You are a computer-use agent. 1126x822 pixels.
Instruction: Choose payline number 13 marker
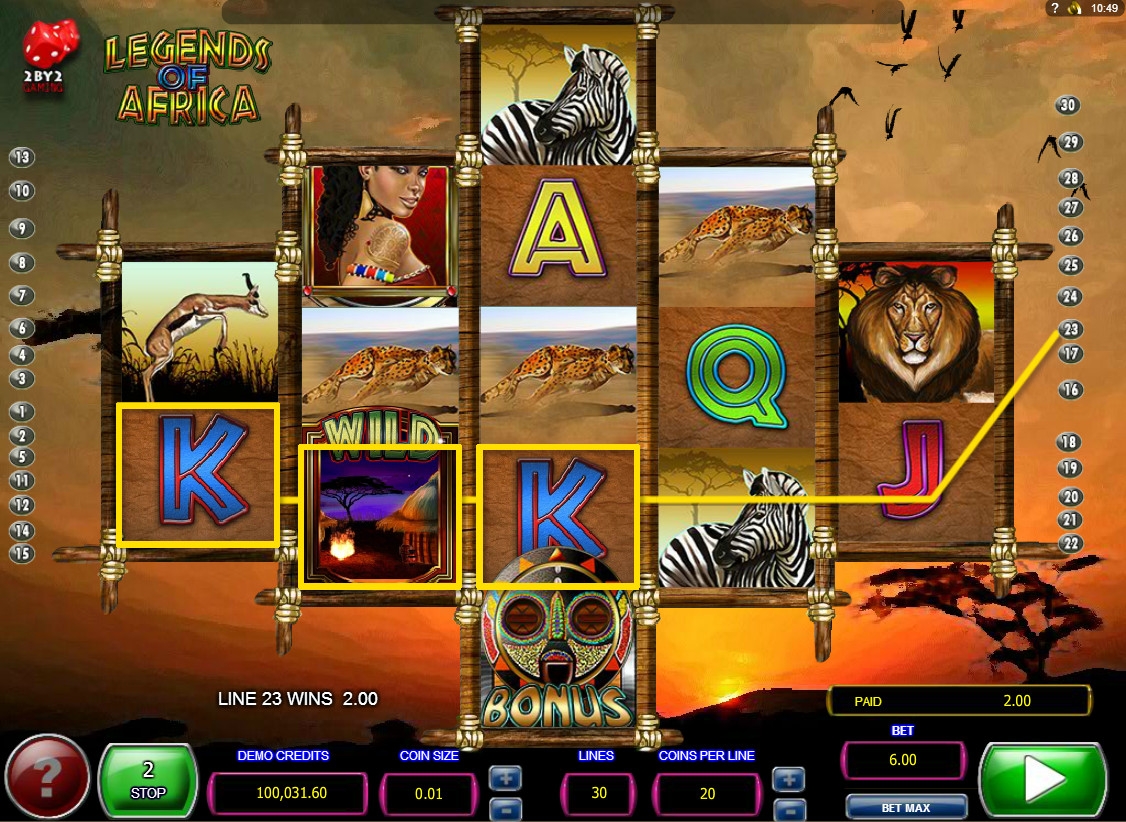point(21,157)
